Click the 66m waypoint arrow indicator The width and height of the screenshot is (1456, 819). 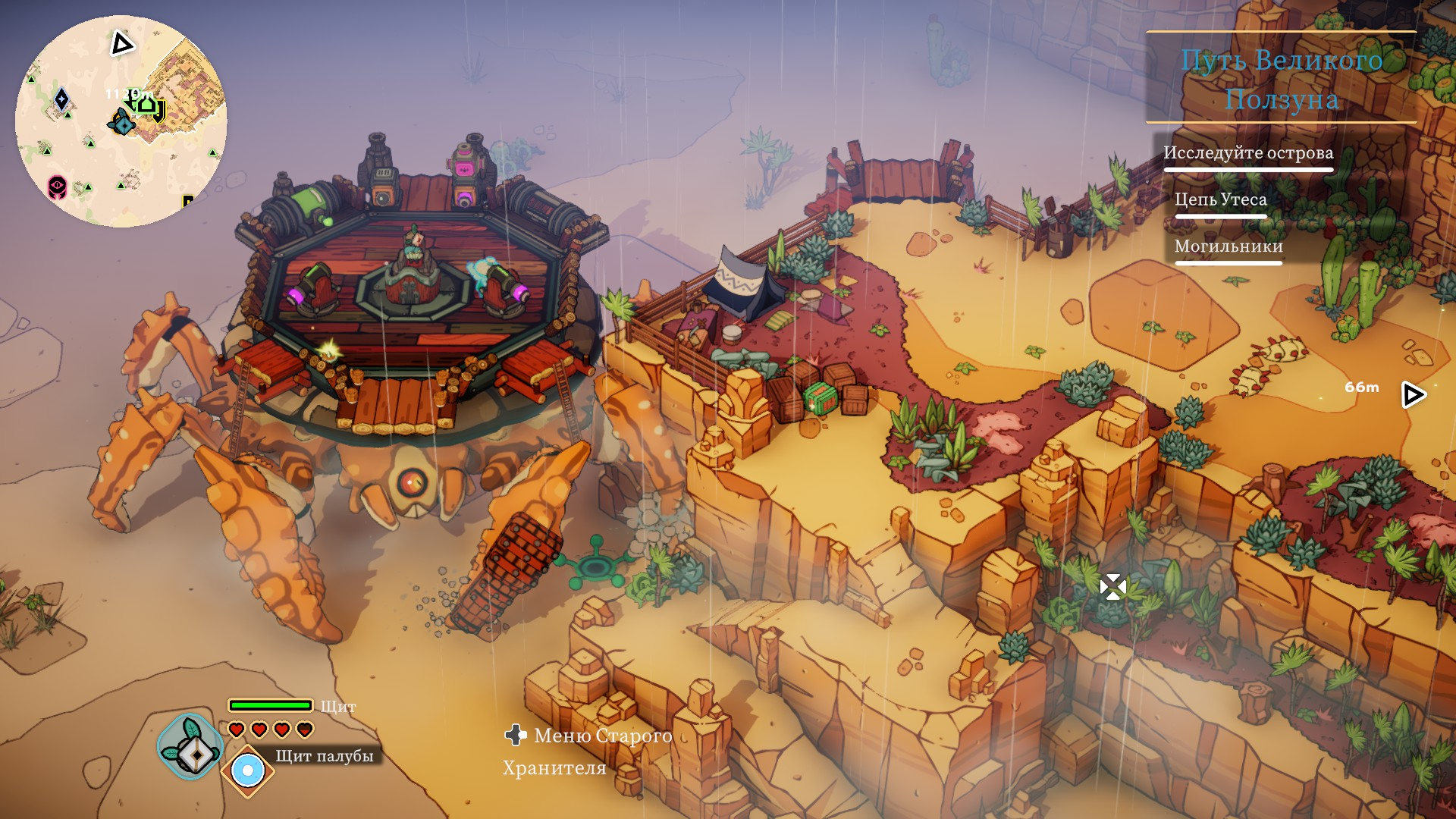pyautogui.click(x=1413, y=394)
